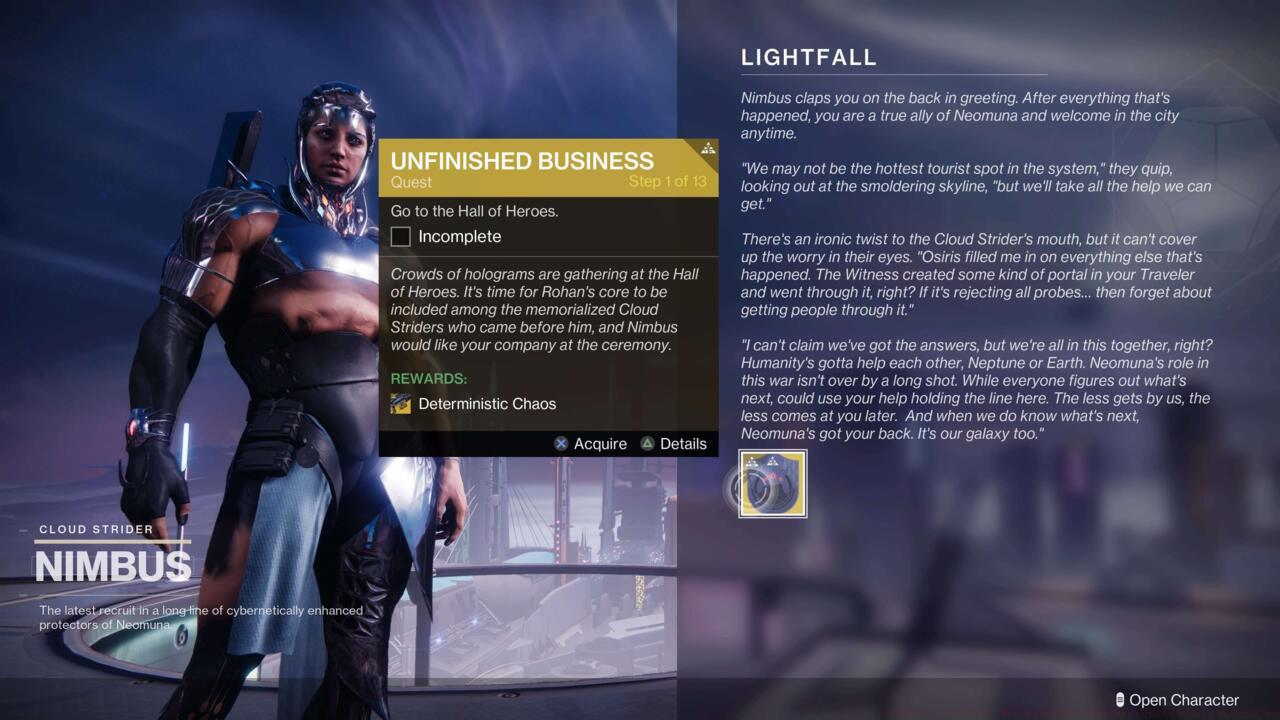Select the NIMBUS nameplate
This screenshot has height=720, width=1280.
[113, 565]
